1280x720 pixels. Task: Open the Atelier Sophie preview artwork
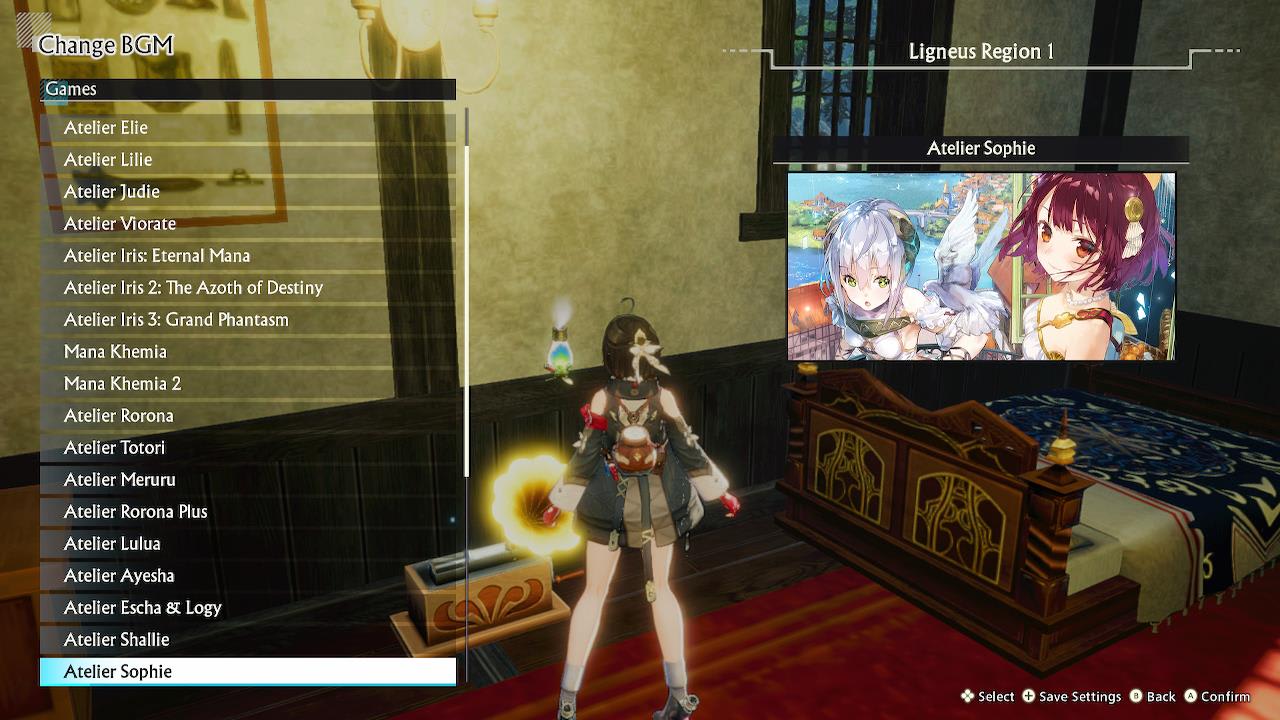(x=980, y=265)
